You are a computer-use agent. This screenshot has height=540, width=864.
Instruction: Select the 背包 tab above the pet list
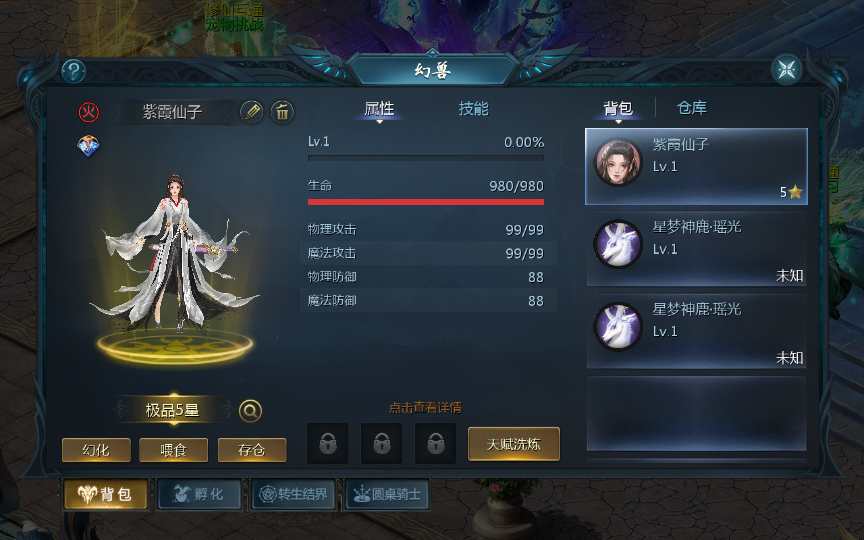point(617,108)
